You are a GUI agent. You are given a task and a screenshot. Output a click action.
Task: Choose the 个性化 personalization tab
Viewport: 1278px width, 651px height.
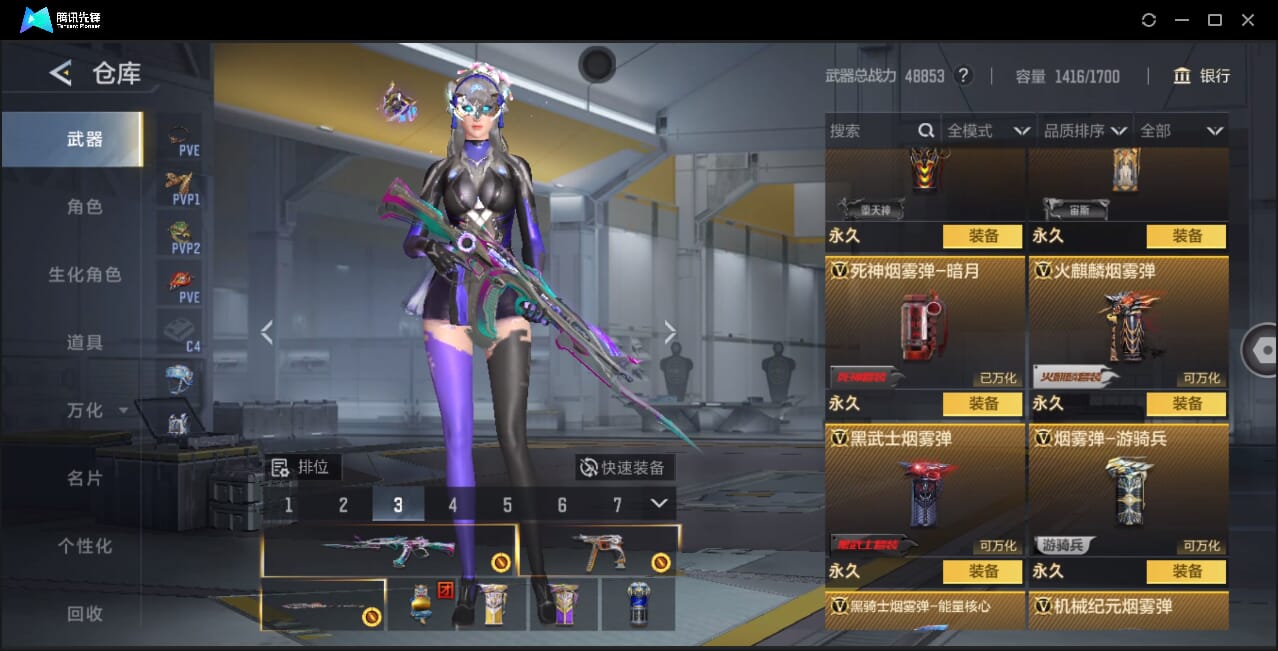click(84, 547)
